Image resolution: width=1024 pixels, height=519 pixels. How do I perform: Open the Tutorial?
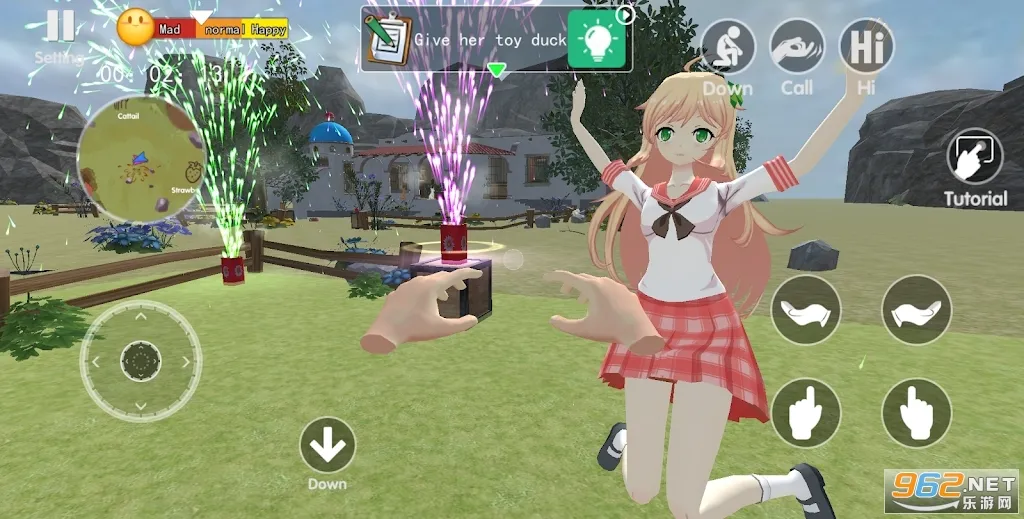tap(976, 158)
